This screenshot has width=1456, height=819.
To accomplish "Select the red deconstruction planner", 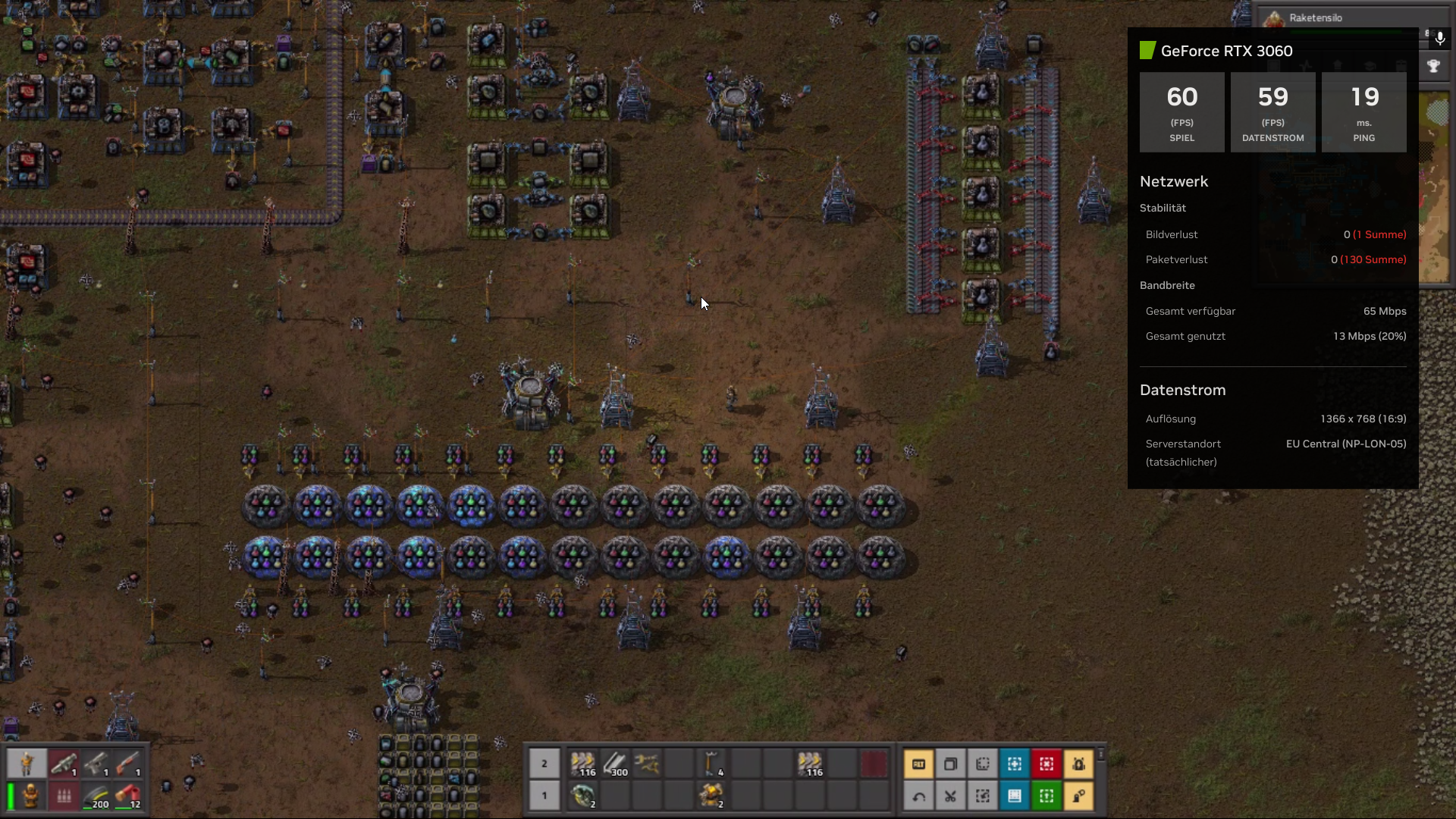I will (1046, 764).
